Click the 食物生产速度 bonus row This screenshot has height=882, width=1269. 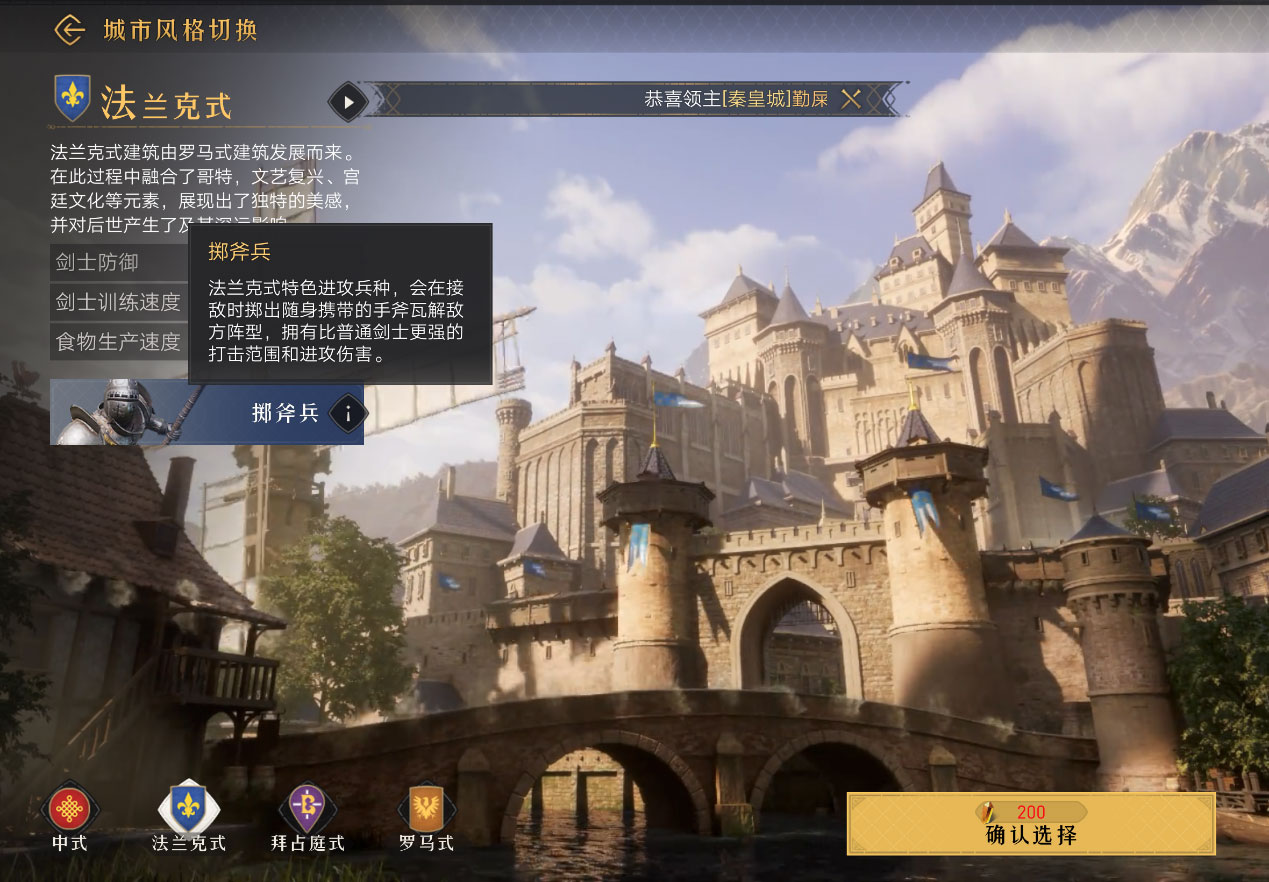118,342
